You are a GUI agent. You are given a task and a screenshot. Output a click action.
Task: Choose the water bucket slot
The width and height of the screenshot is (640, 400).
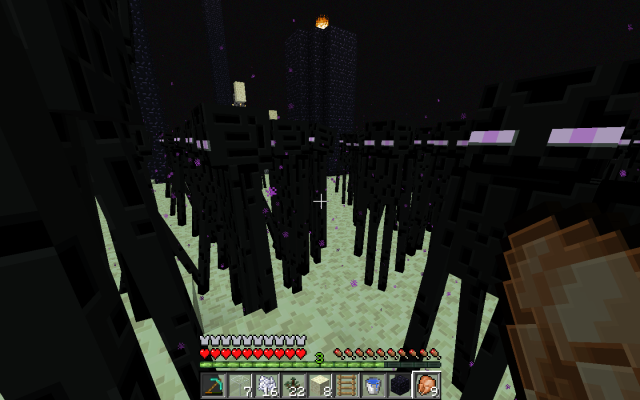click(373, 385)
